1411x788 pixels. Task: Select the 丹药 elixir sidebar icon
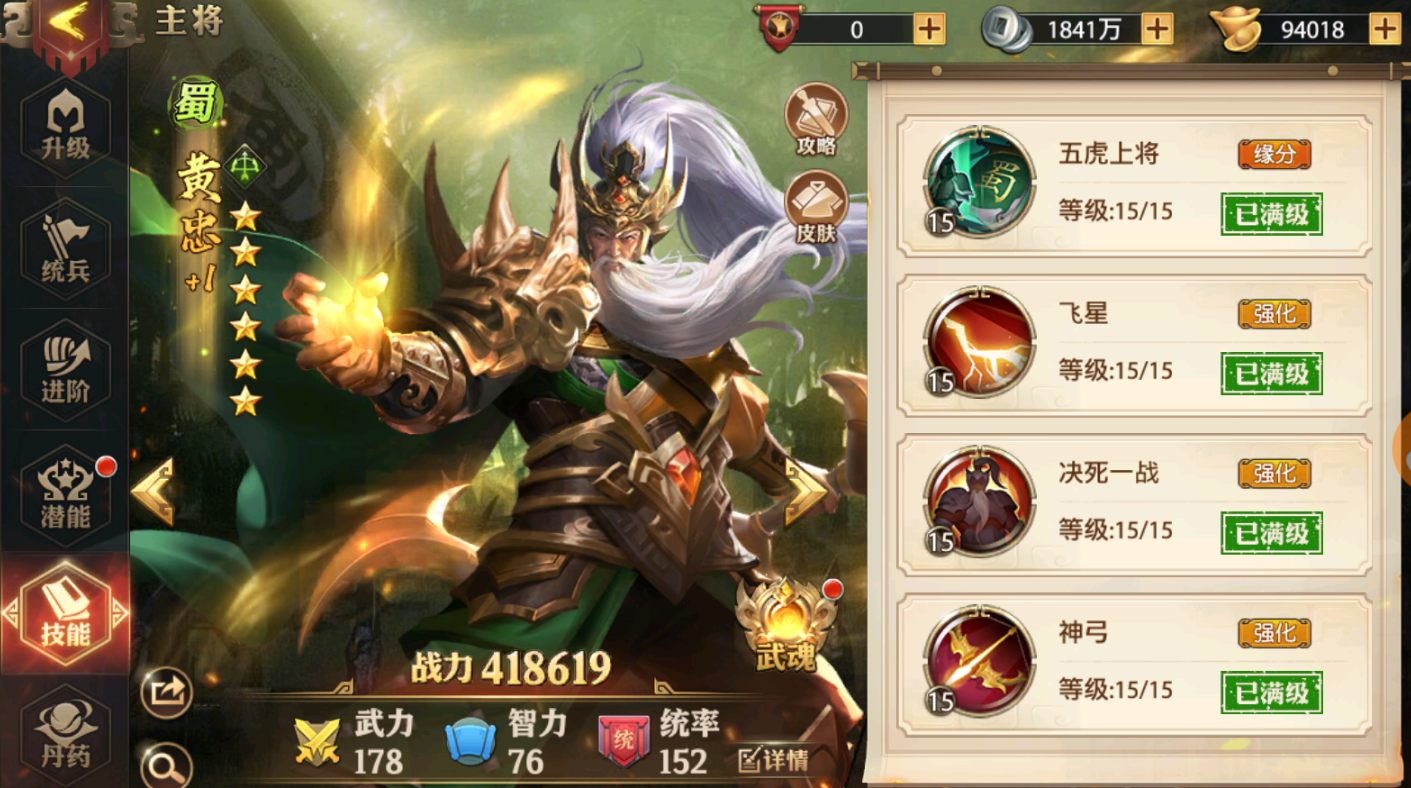[x=63, y=730]
